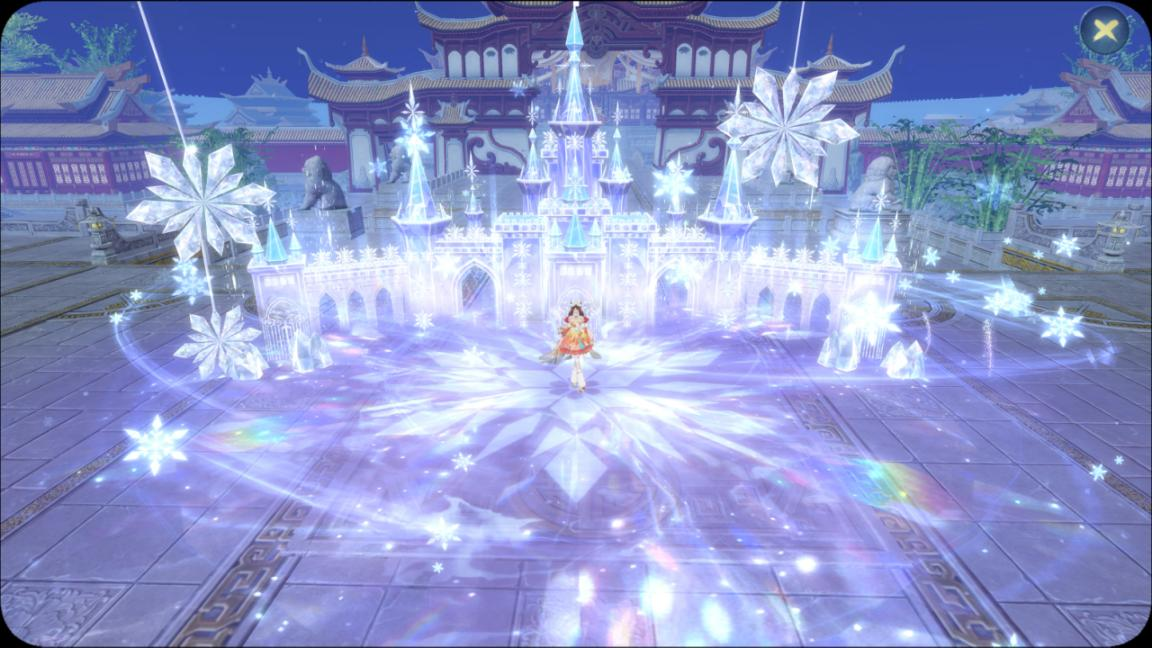Close the ice castle preview screen
Image resolution: width=1152 pixels, height=648 pixels.
coord(1105,30)
